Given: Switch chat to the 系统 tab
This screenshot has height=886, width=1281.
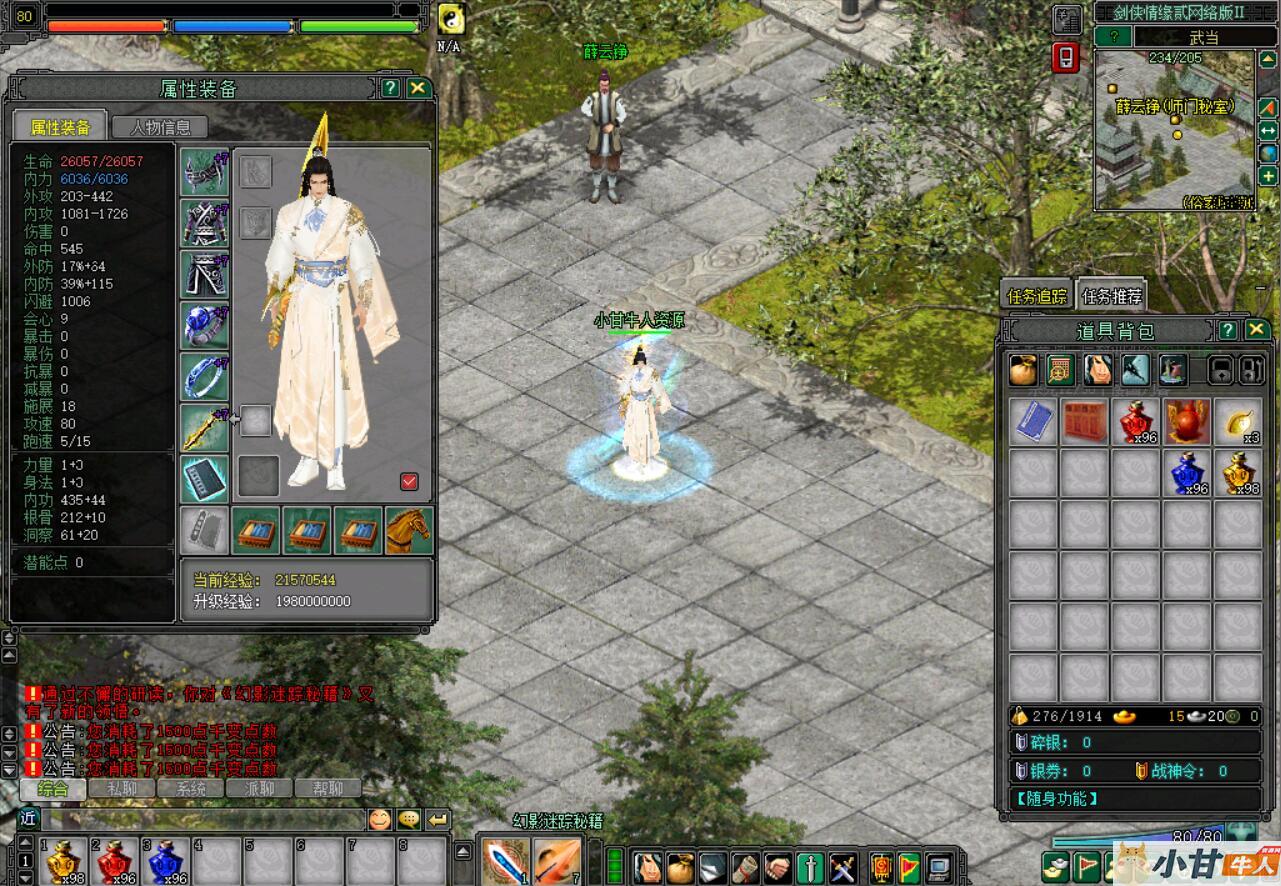Looking at the screenshot, I should (191, 788).
